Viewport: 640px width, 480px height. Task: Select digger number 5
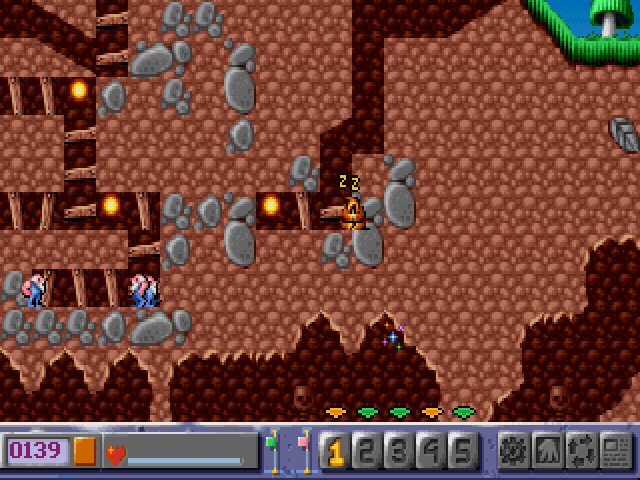tap(463, 452)
